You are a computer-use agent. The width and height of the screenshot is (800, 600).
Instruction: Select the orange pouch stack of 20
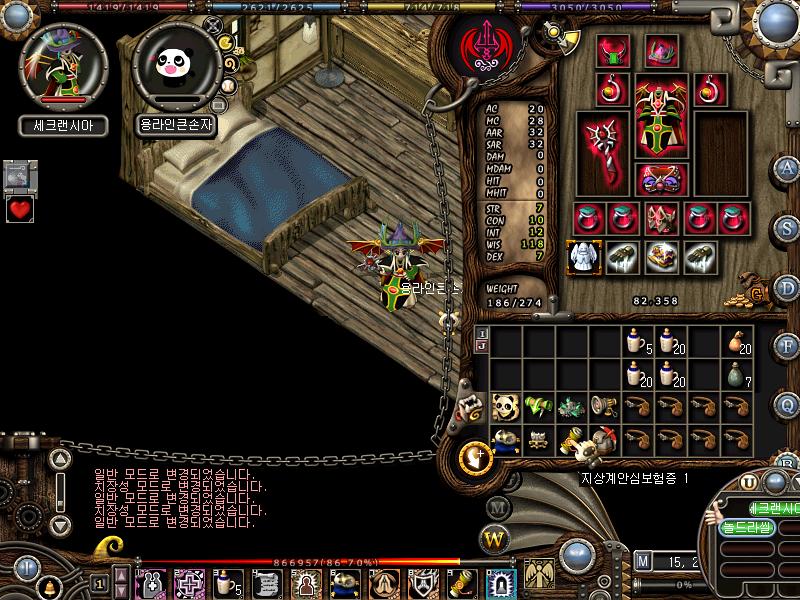click(738, 341)
